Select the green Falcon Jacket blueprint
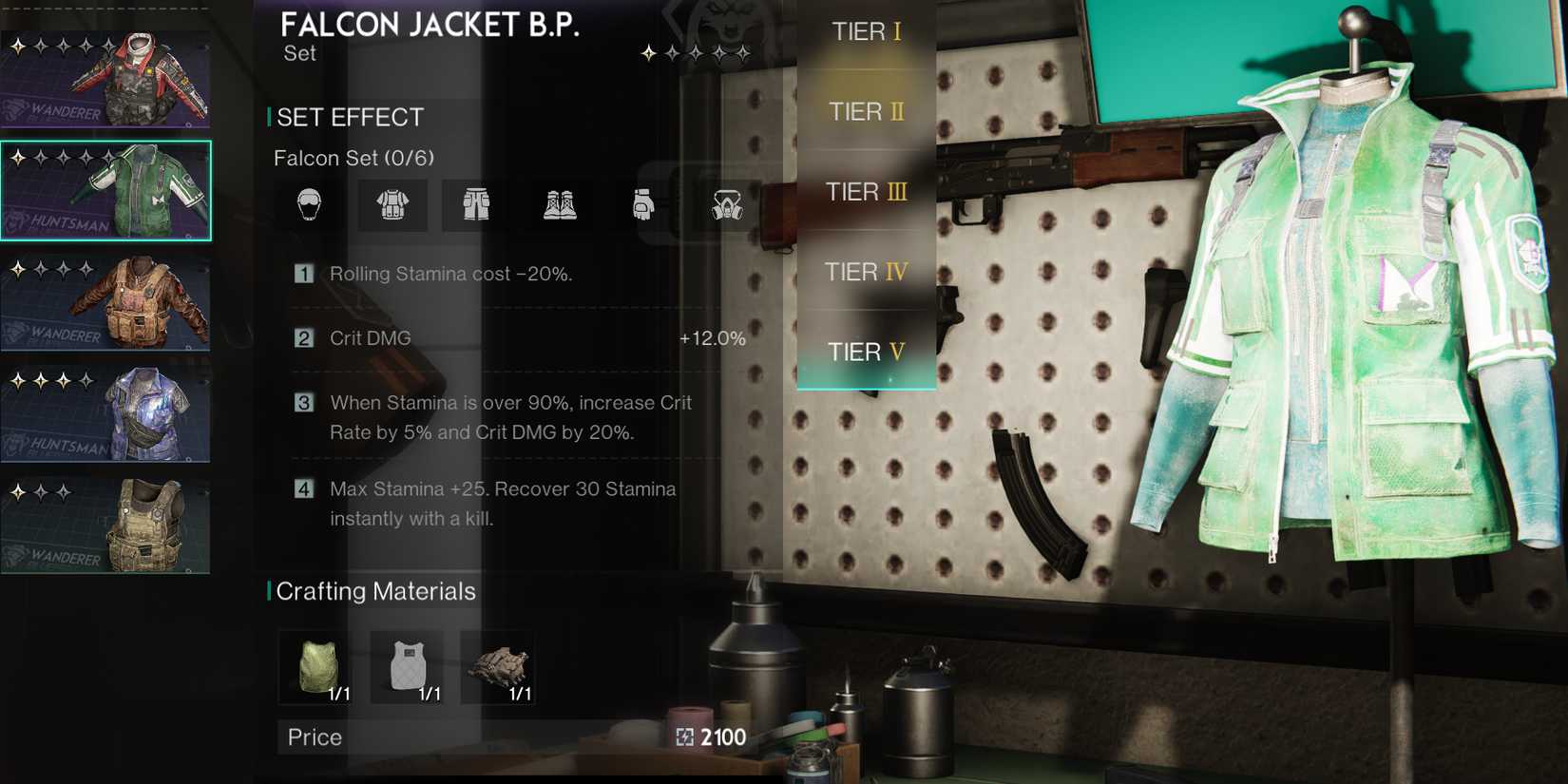 pos(105,190)
